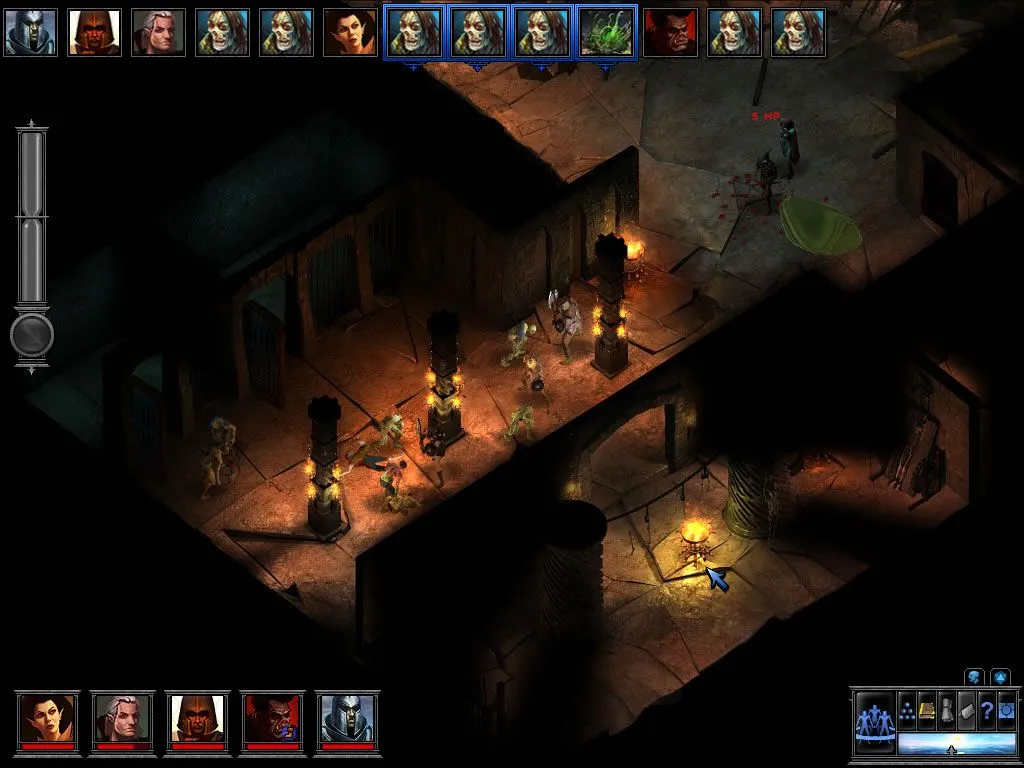Click the red orc portrait in turn order
1024x768 pixels.
coord(670,32)
